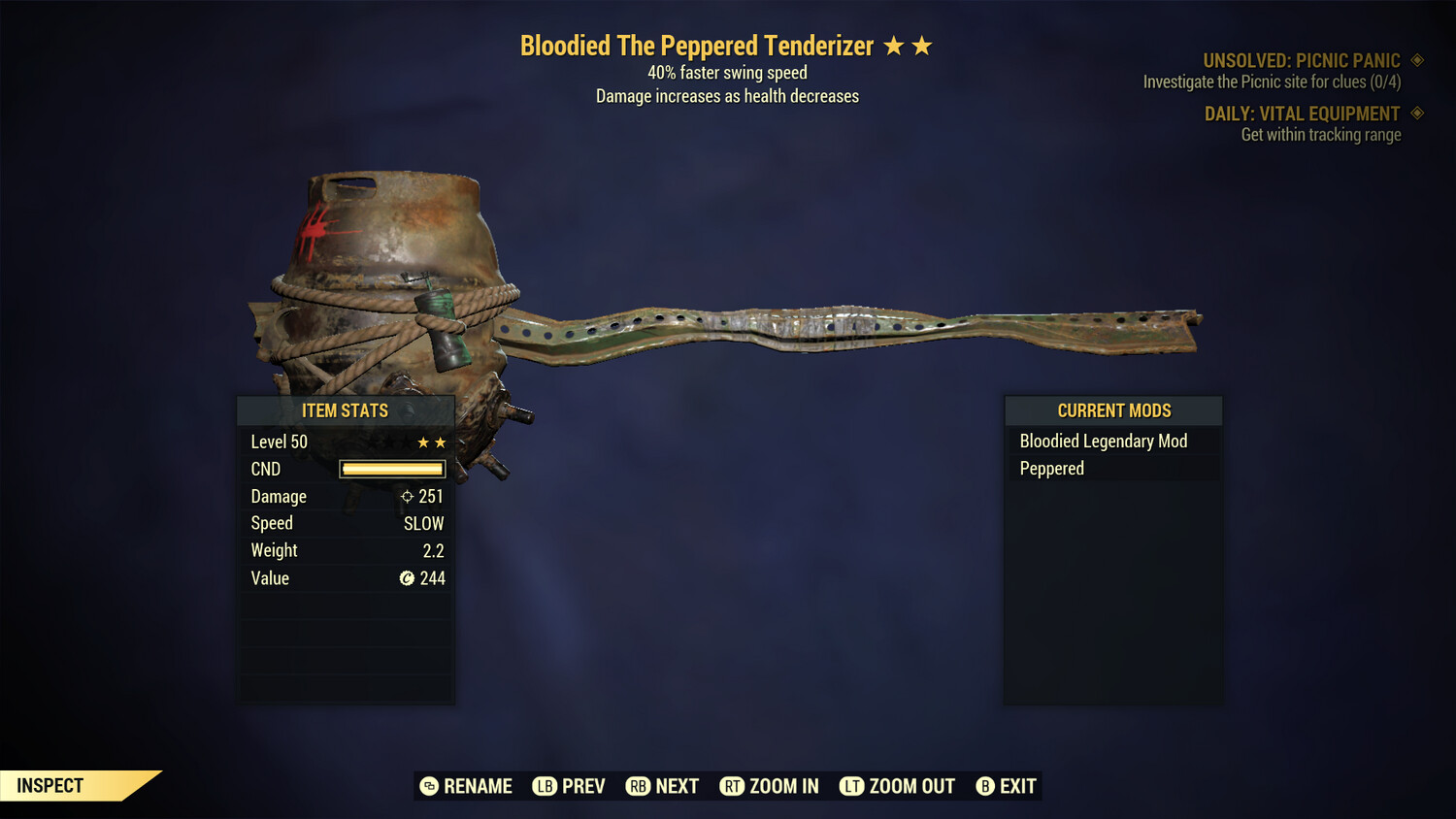Image resolution: width=1456 pixels, height=819 pixels.
Task: Click the caps icon next to Value 244
Action: point(407,578)
